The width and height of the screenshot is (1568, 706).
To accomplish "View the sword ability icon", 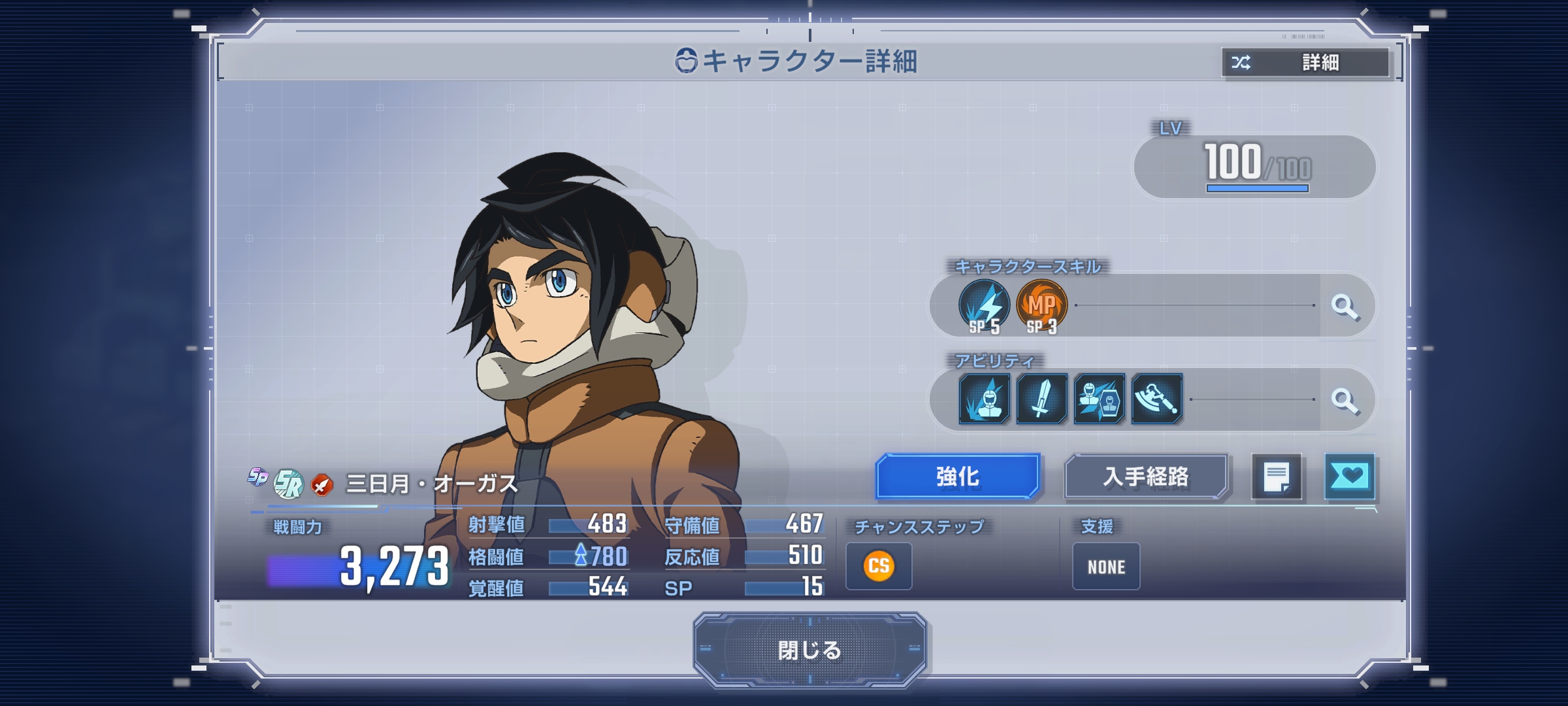I will point(1041,399).
